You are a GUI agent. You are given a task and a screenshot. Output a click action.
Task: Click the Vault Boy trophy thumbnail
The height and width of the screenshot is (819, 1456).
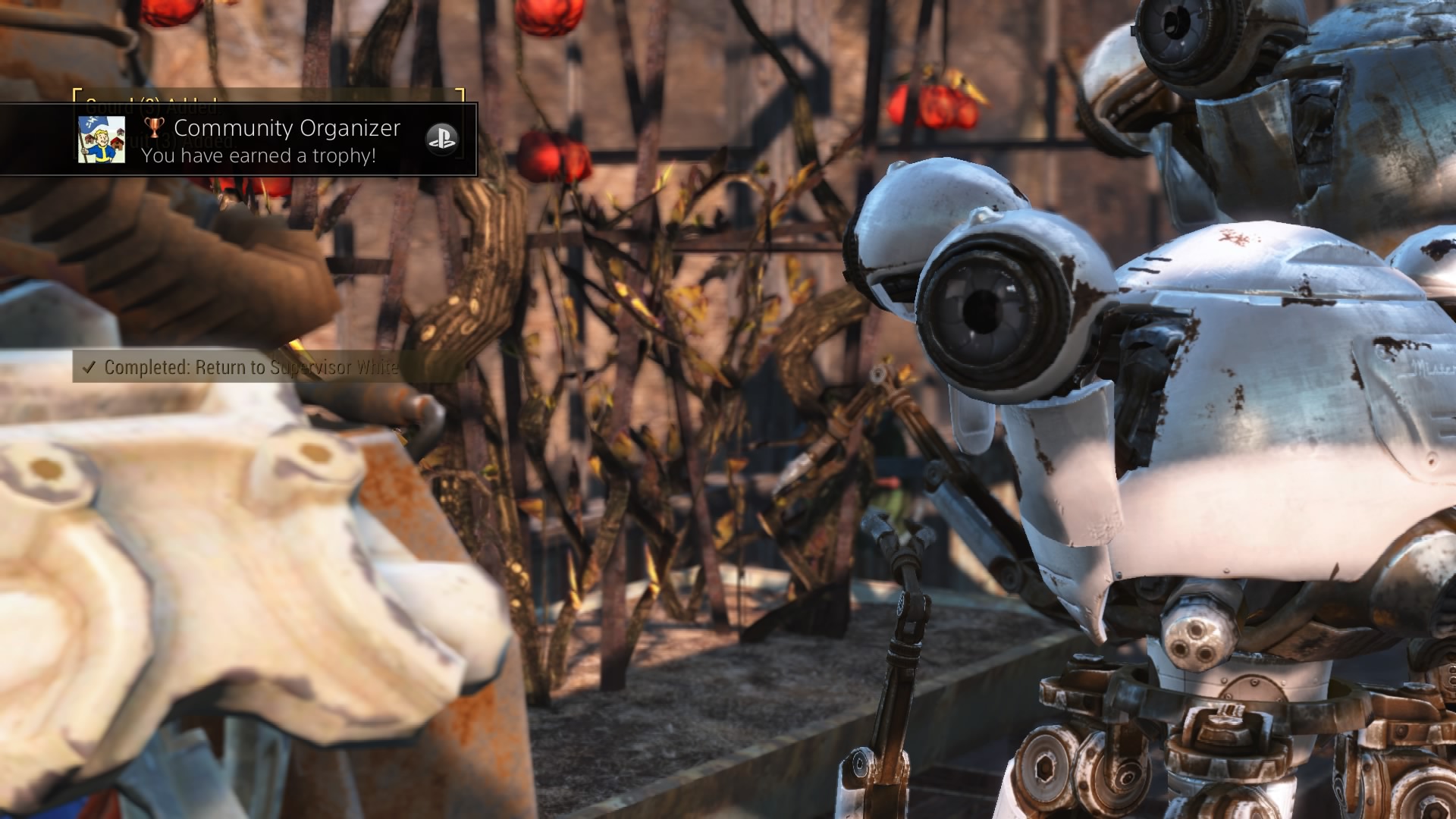pyautogui.click(x=102, y=140)
